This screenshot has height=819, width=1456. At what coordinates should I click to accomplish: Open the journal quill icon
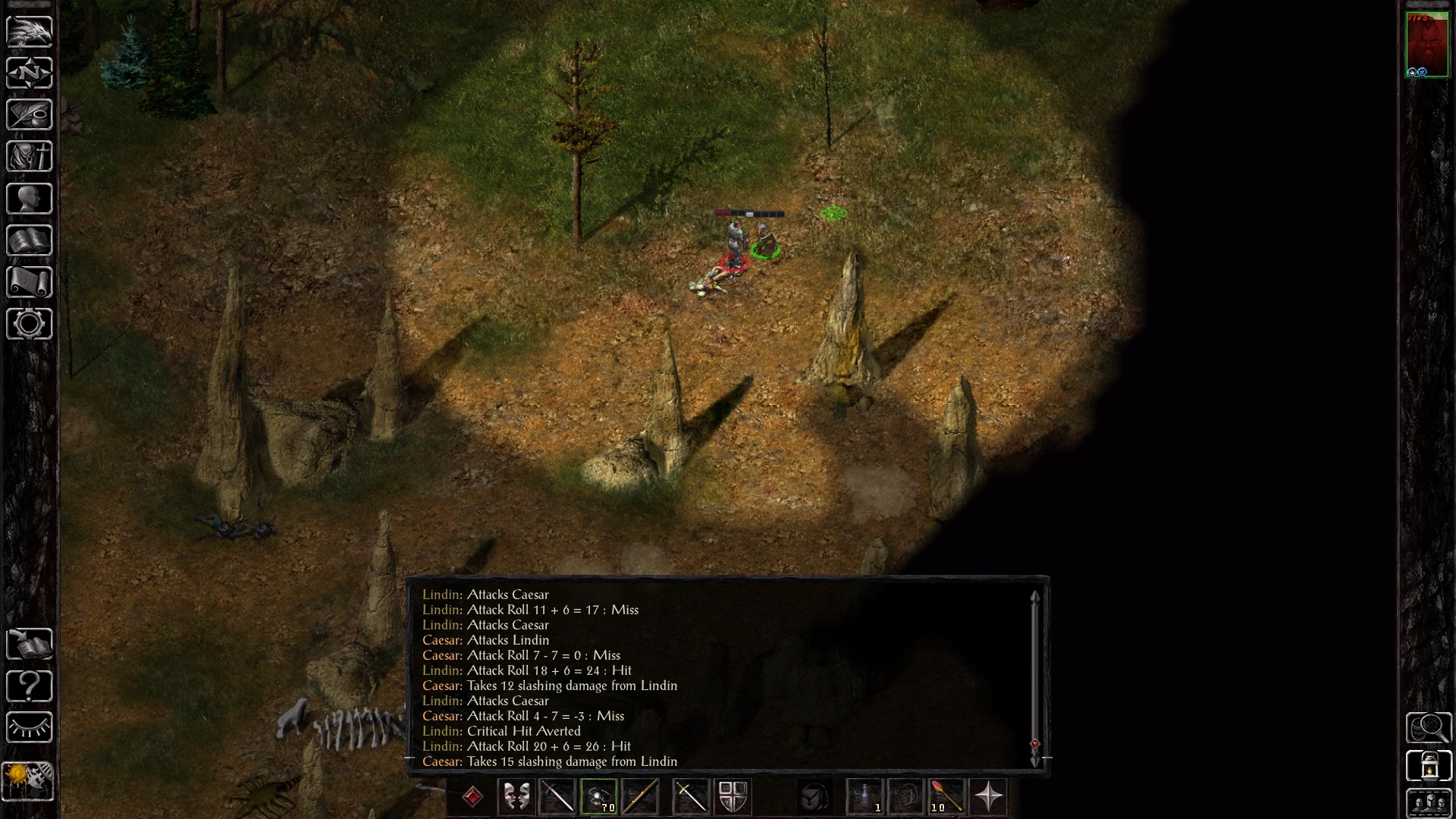(x=29, y=115)
